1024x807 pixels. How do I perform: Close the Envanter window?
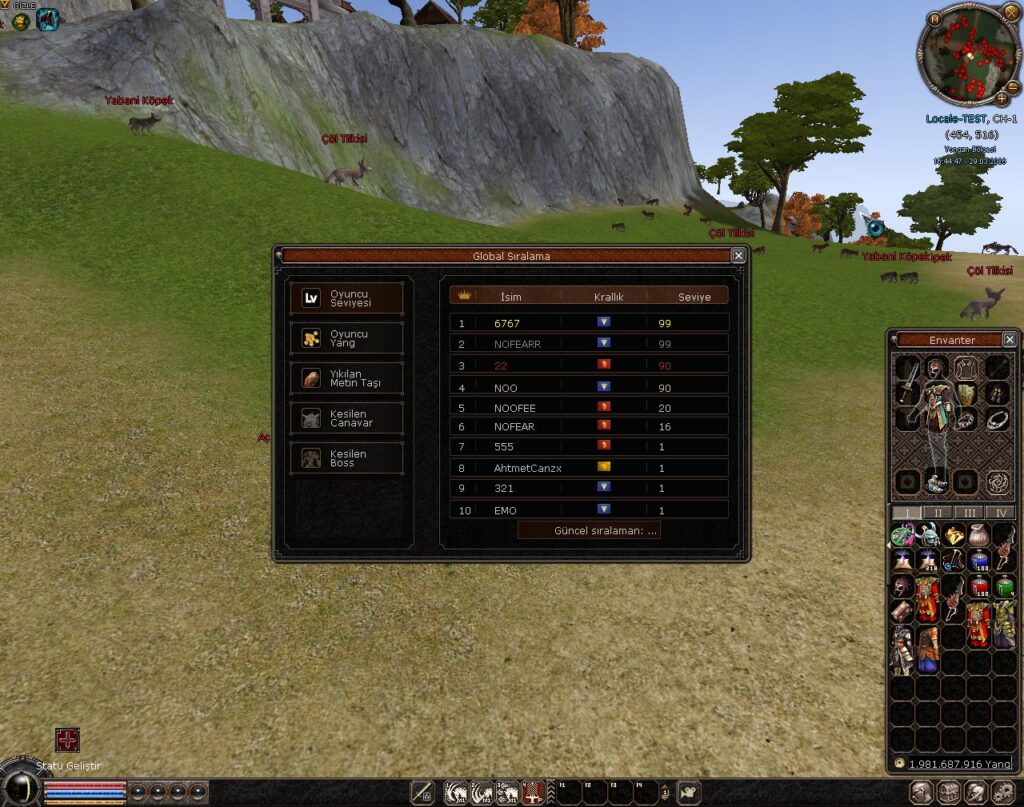tap(1009, 340)
